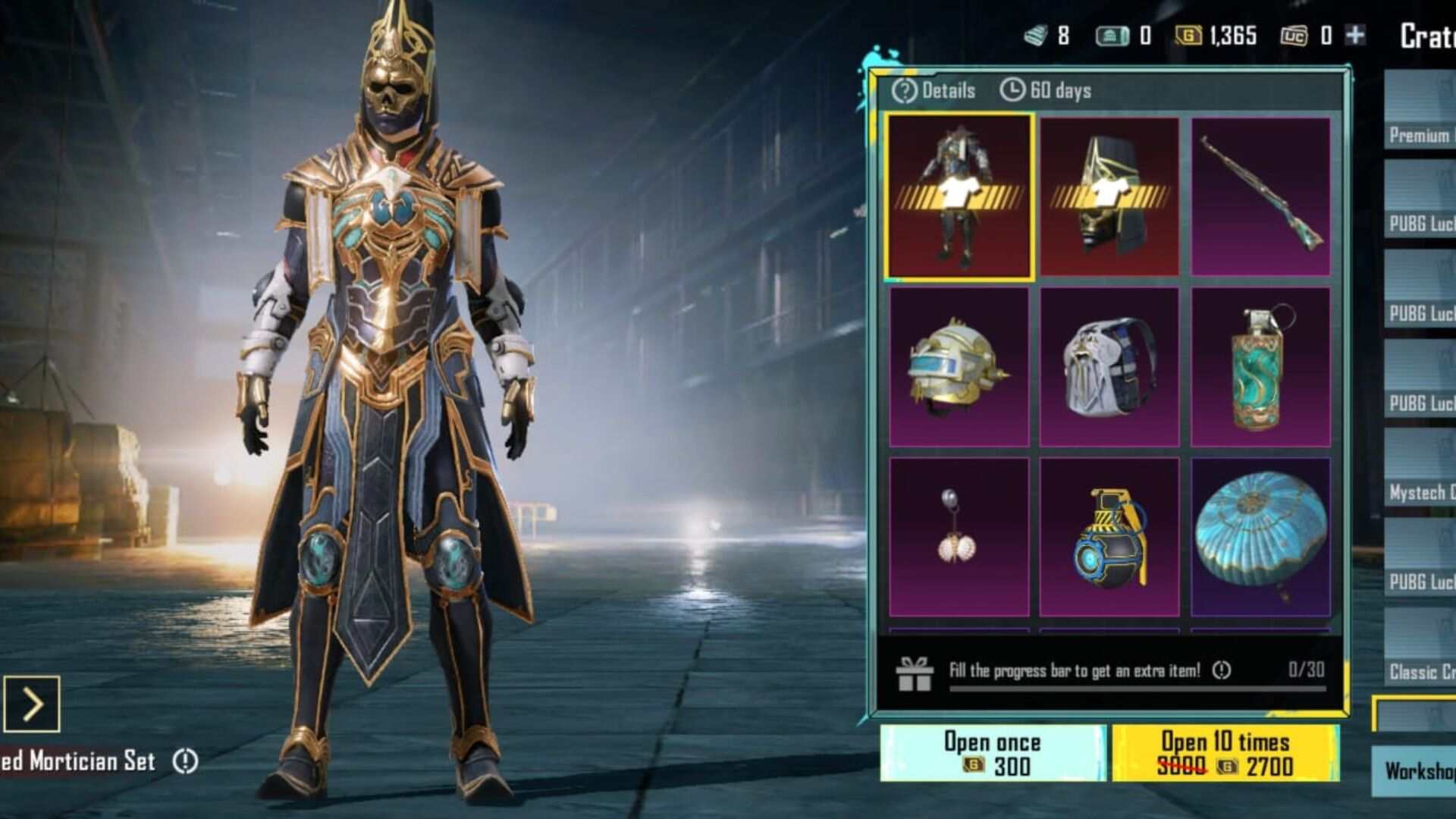View Mortician Set info icon

pos(185,761)
